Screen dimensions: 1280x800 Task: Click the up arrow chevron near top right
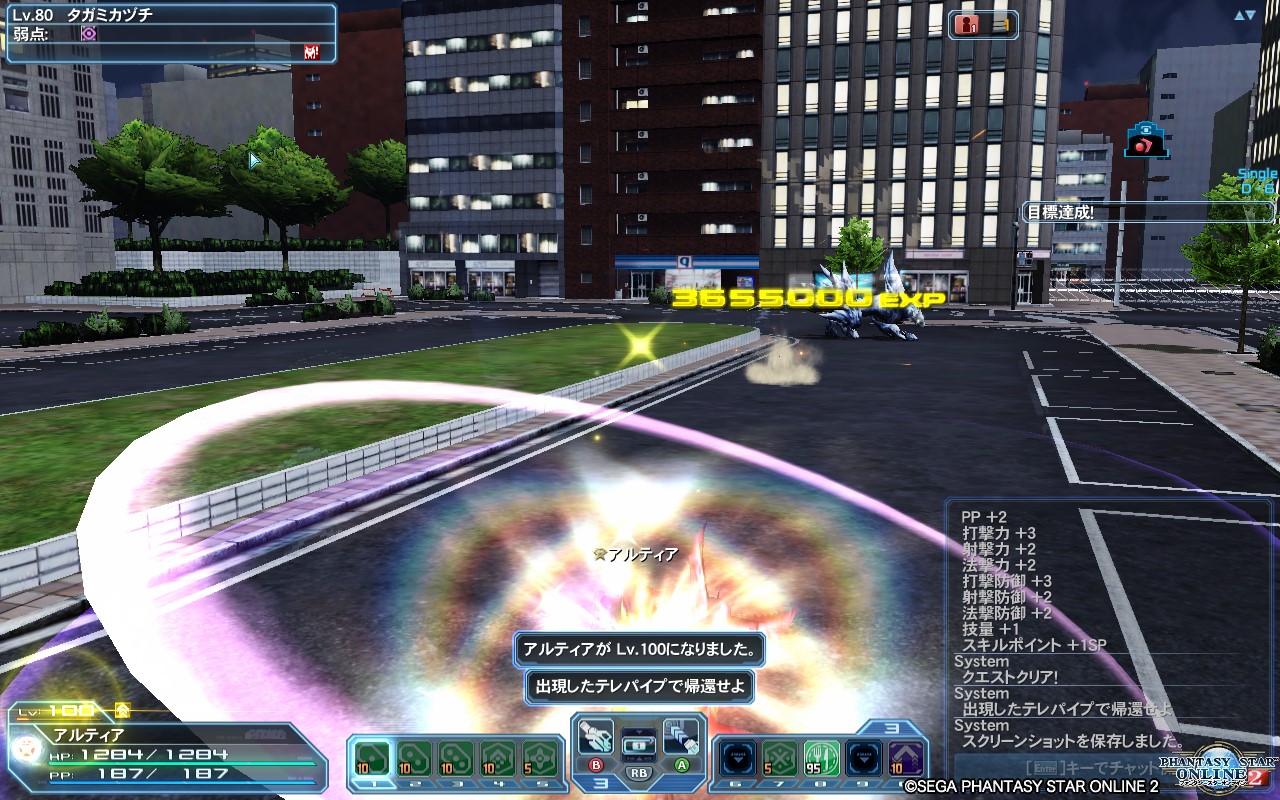(1240, 14)
